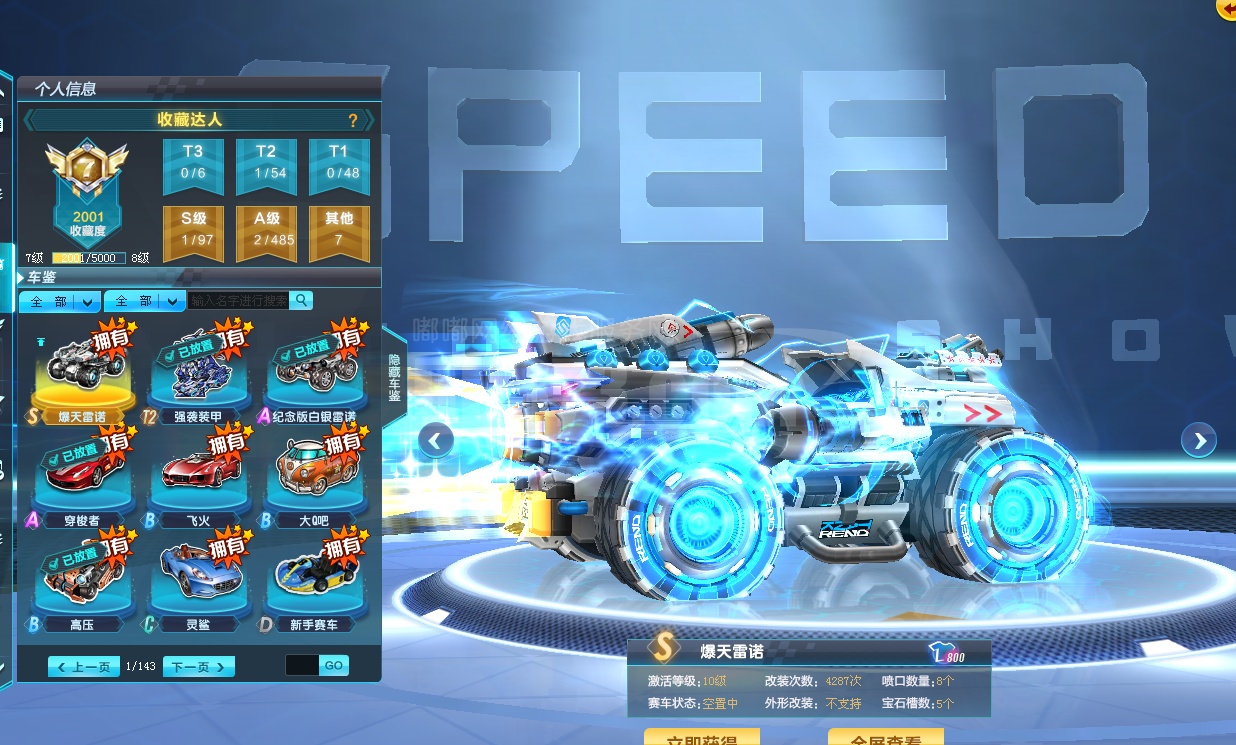Click the 立即获得 obtain button
1236x745 pixels.
[x=701, y=738]
